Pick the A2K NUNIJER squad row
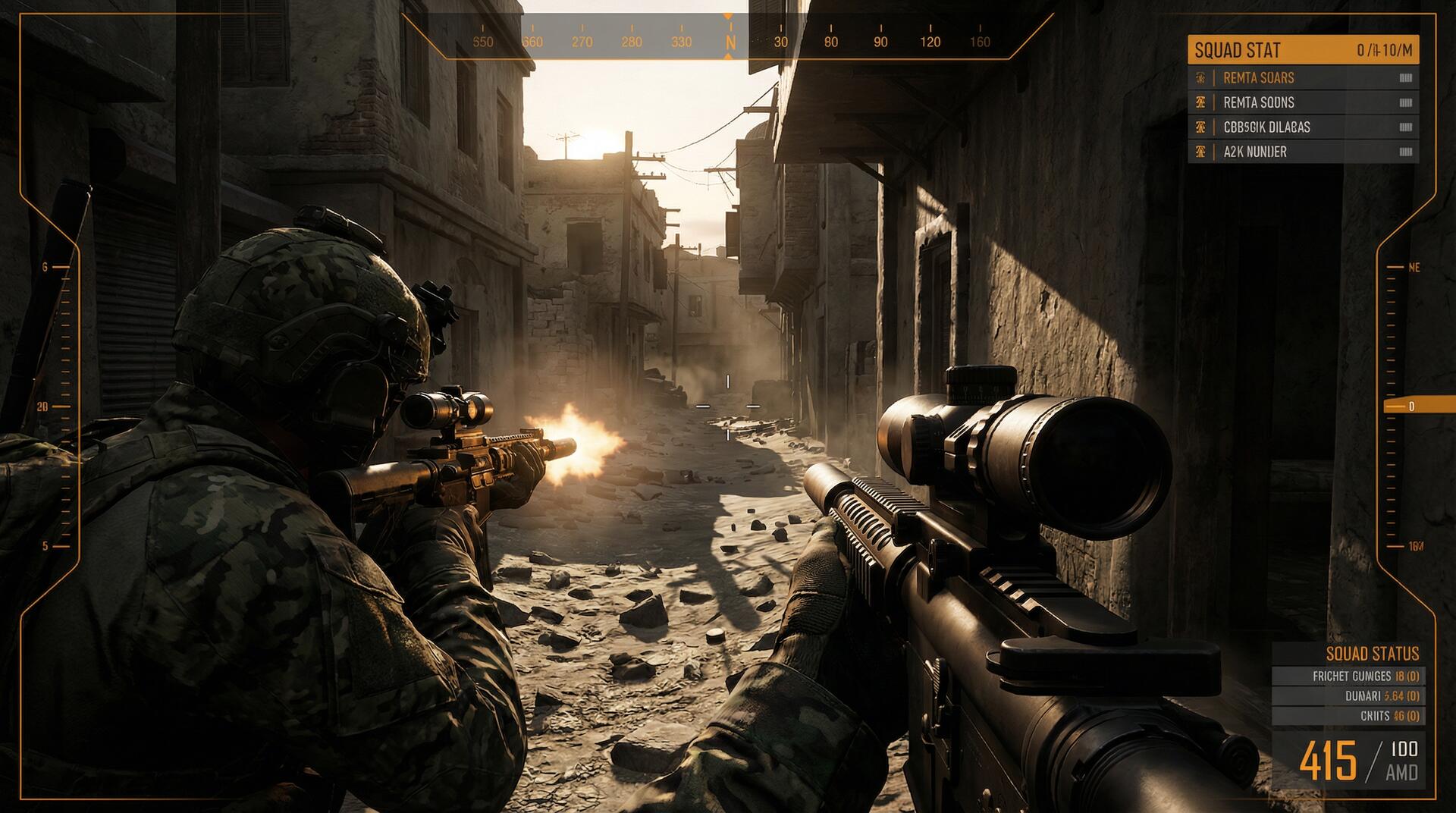The height and width of the screenshot is (813, 1456). coord(1303,152)
